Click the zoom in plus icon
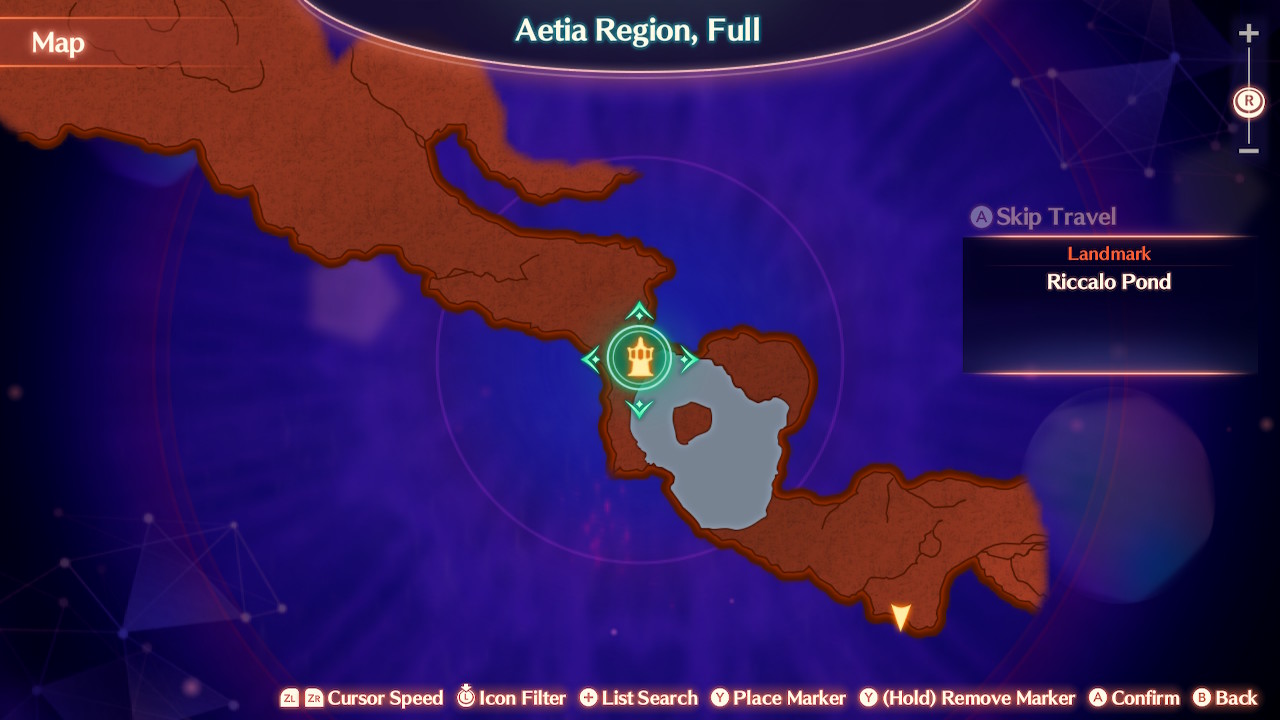Viewport: 1280px width, 720px height. coord(1248,32)
